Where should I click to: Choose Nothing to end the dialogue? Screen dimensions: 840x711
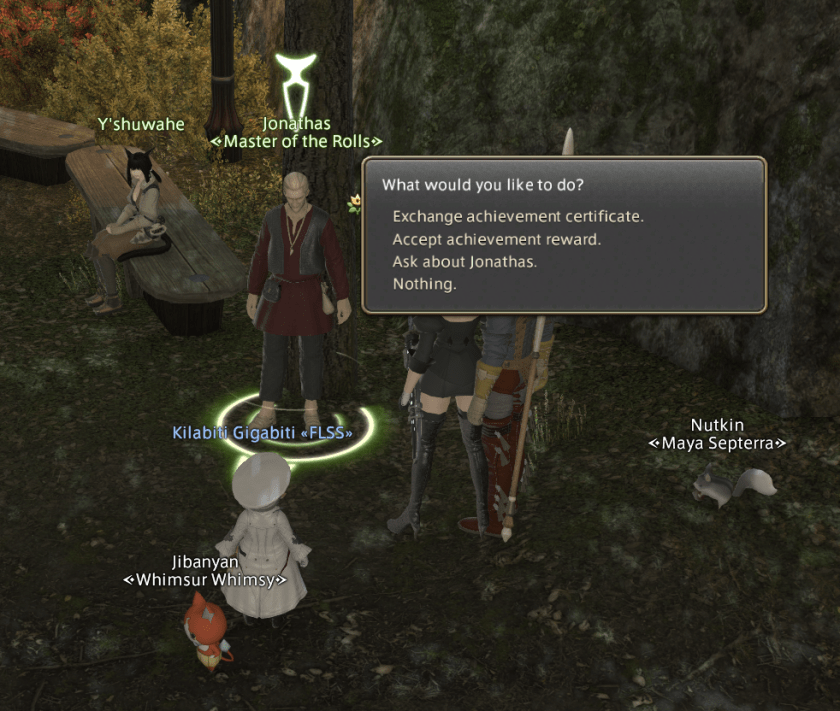pyautogui.click(x=424, y=285)
